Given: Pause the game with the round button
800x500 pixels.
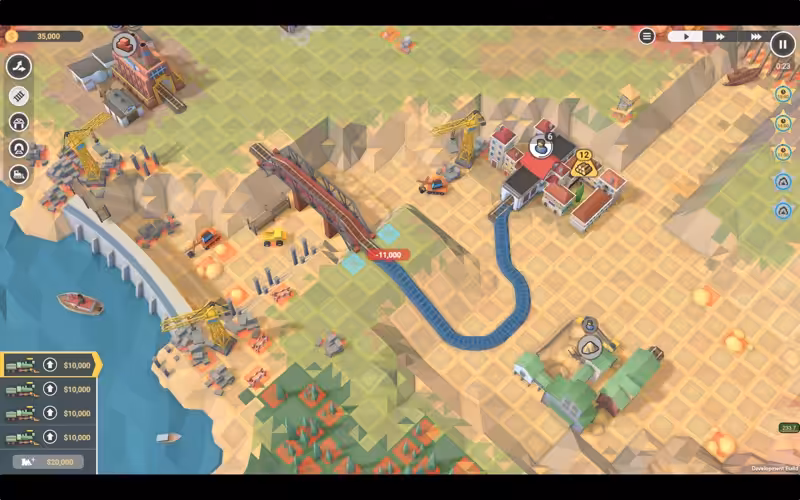Looking at the screenshot, I should click(782, 43).
